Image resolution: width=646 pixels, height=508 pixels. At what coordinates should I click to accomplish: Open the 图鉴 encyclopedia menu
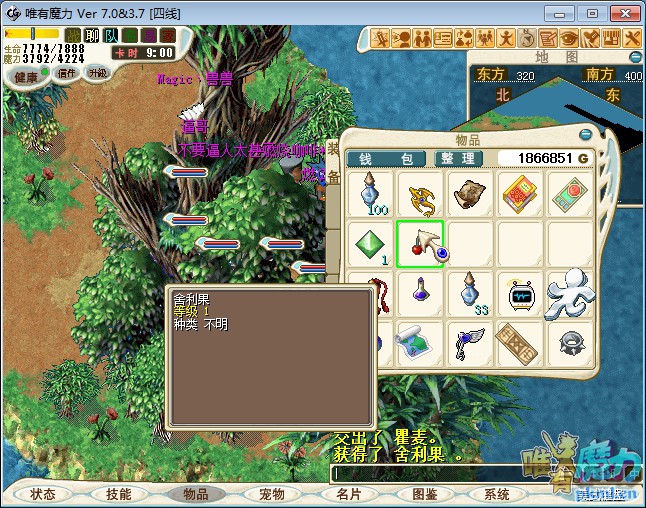coord(424,494)
